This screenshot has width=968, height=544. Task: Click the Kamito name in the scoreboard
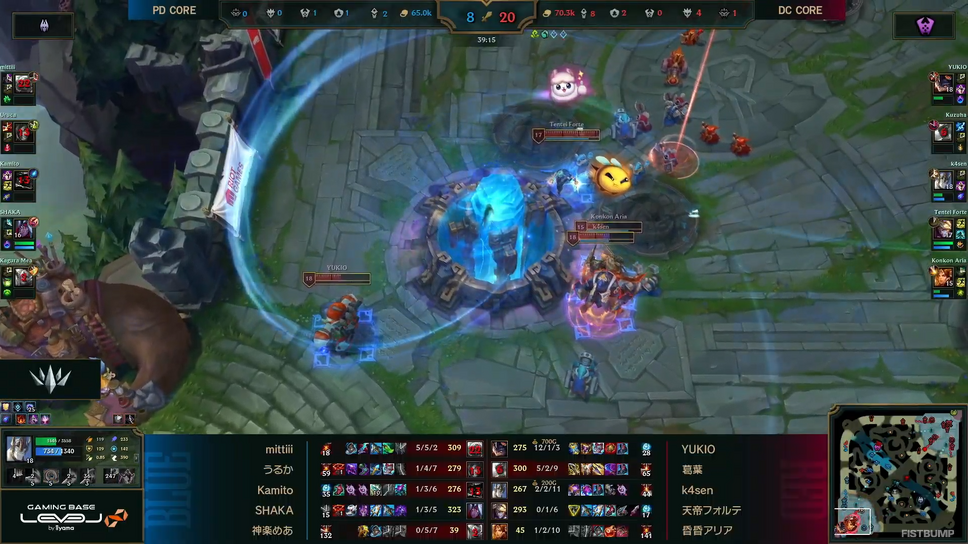pos(274,490)
